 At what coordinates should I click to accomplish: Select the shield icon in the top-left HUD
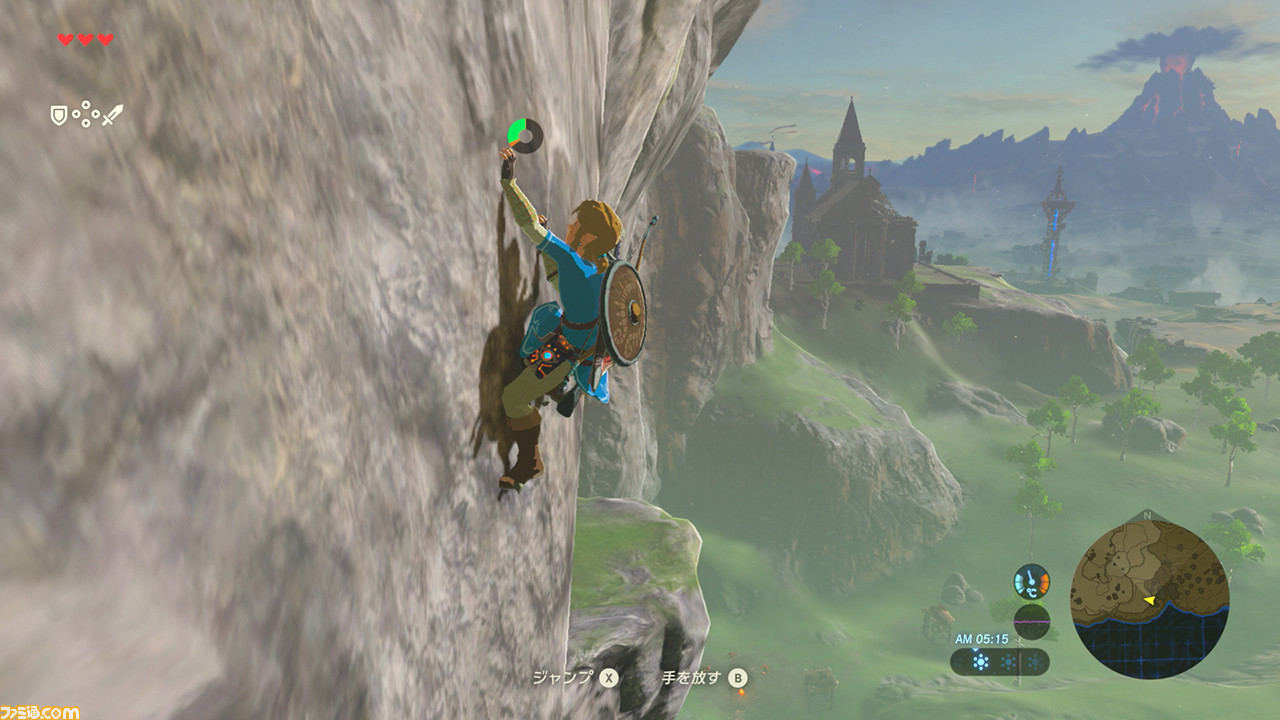coord(58,115)
